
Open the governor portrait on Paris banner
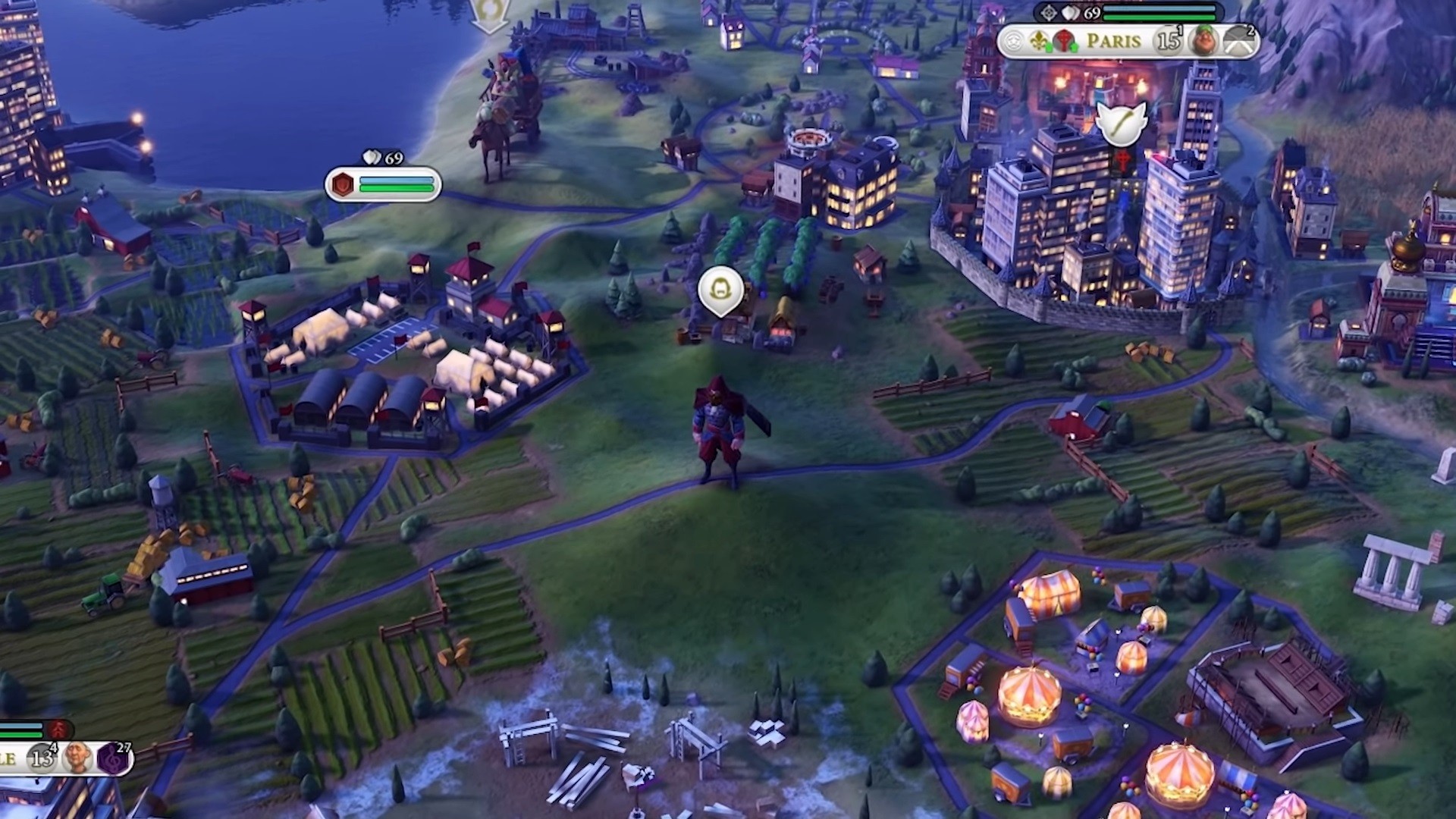[x=1203, y=40]
